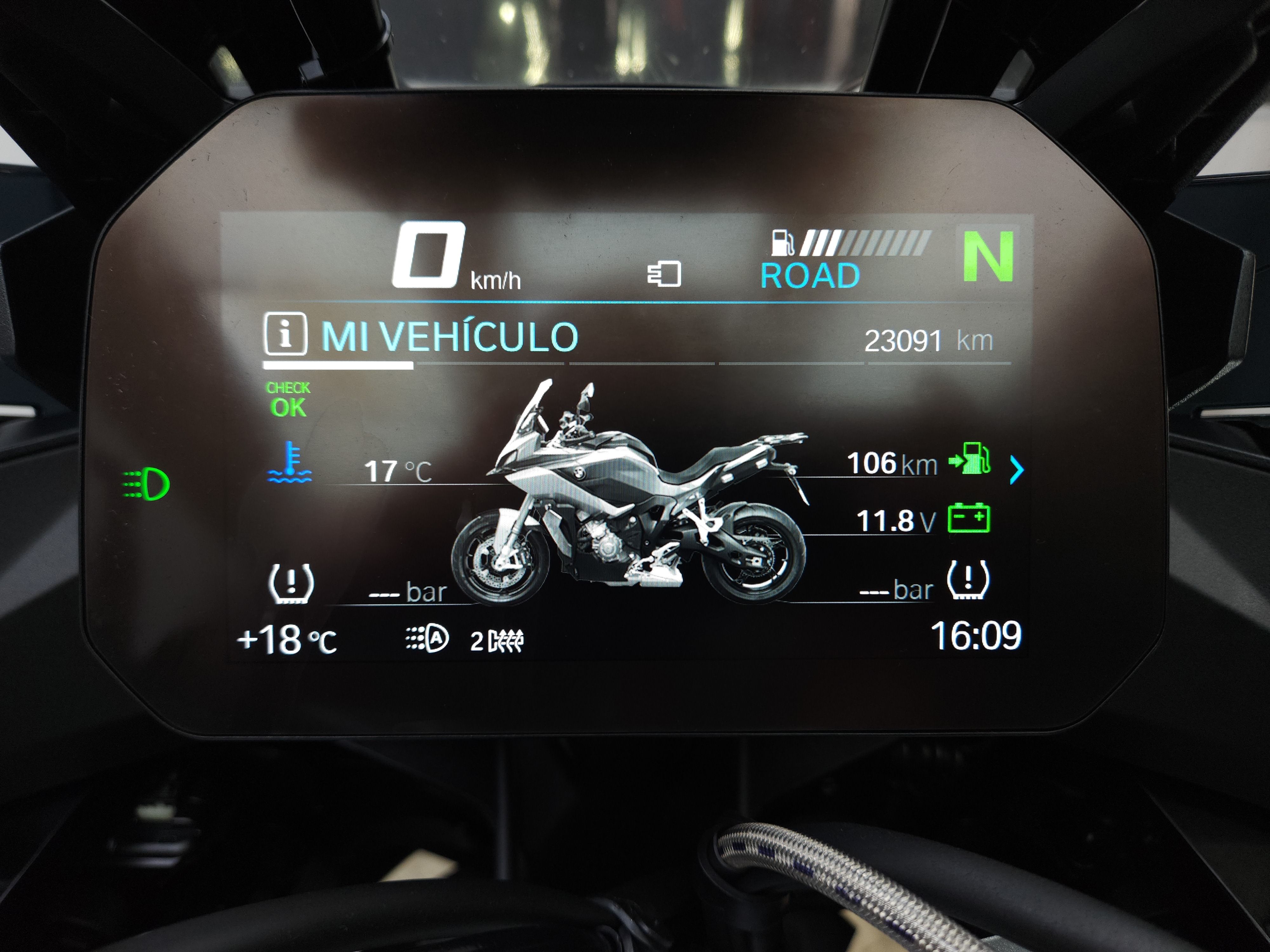Open the front tire pressure warning icon

click(291, 583)
